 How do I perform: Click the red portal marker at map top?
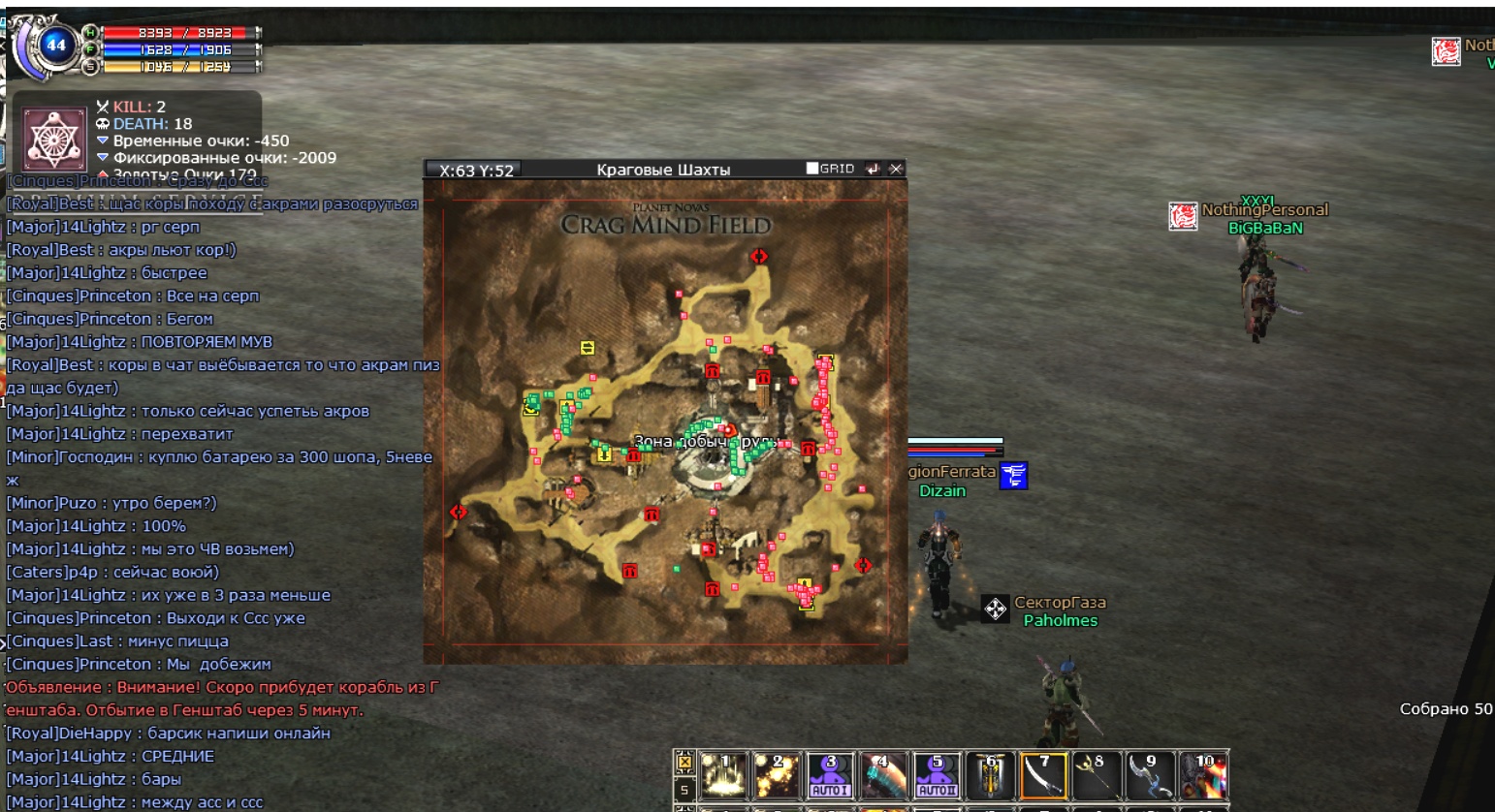759,256
